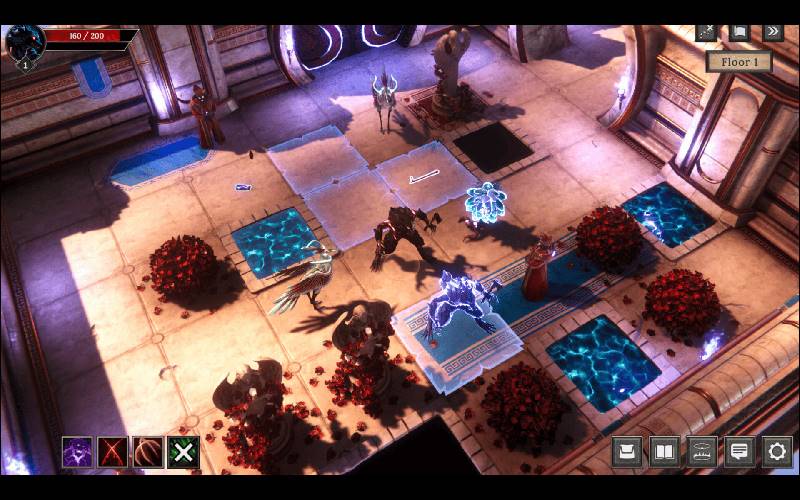Image resolution: width=800 pixels, height=500 pixels.
Task: Click the double-arrow fast forward button
Action: [772, 32]
